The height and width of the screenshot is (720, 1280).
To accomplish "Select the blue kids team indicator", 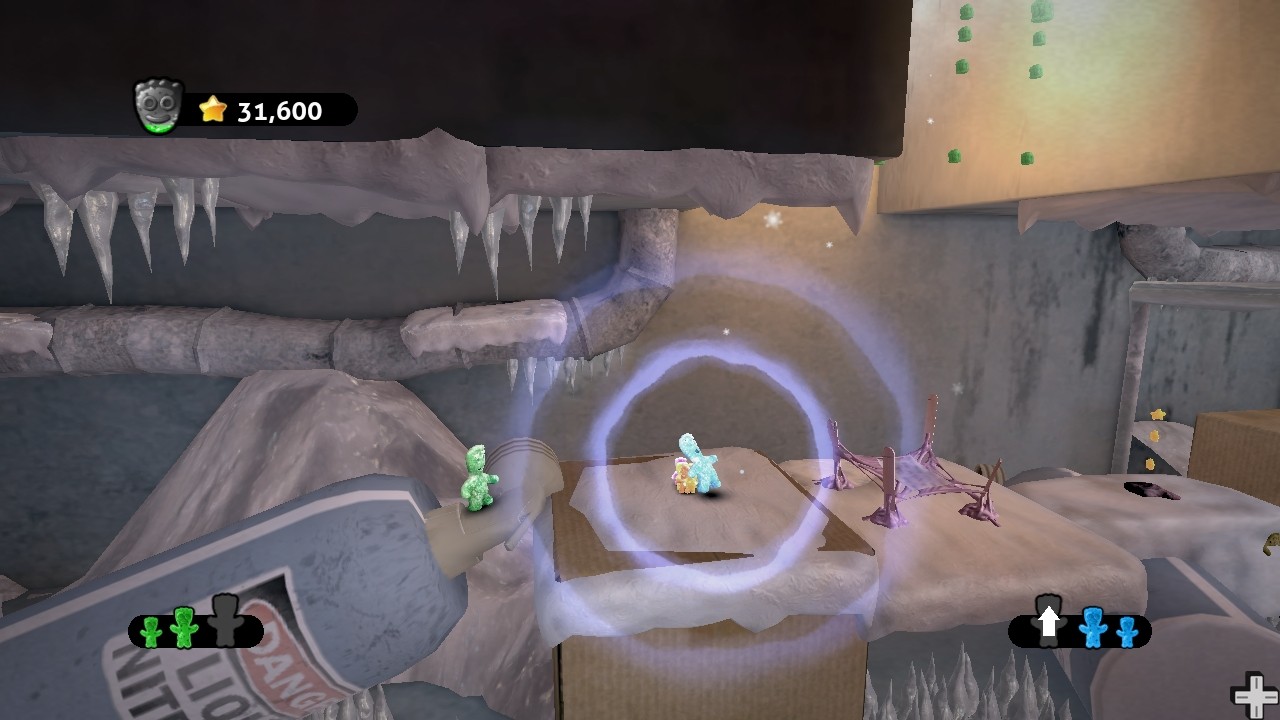I will point(1080,630).
